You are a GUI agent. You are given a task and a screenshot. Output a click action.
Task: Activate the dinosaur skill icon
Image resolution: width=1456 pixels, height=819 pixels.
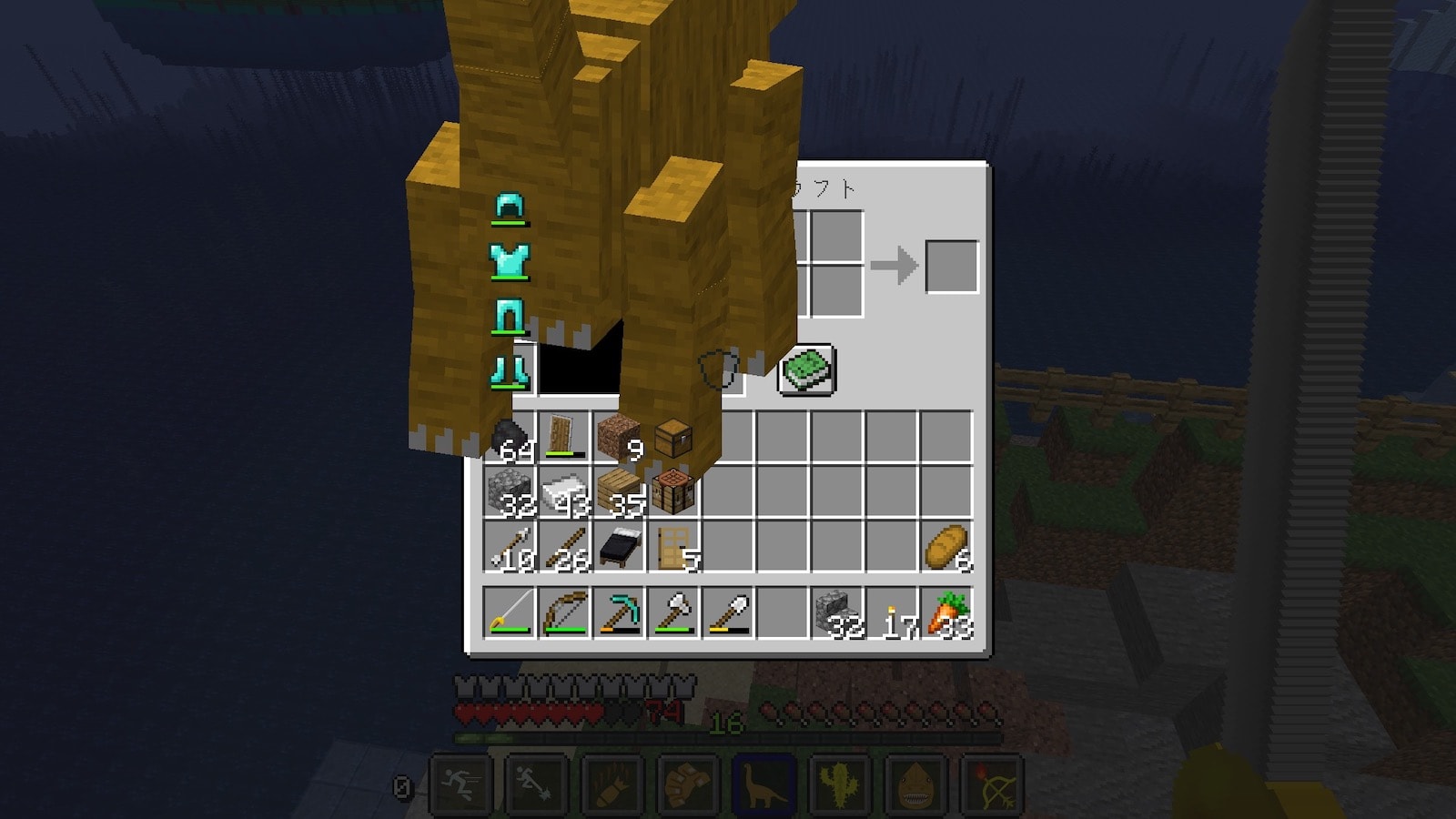(x=763, y=783)
